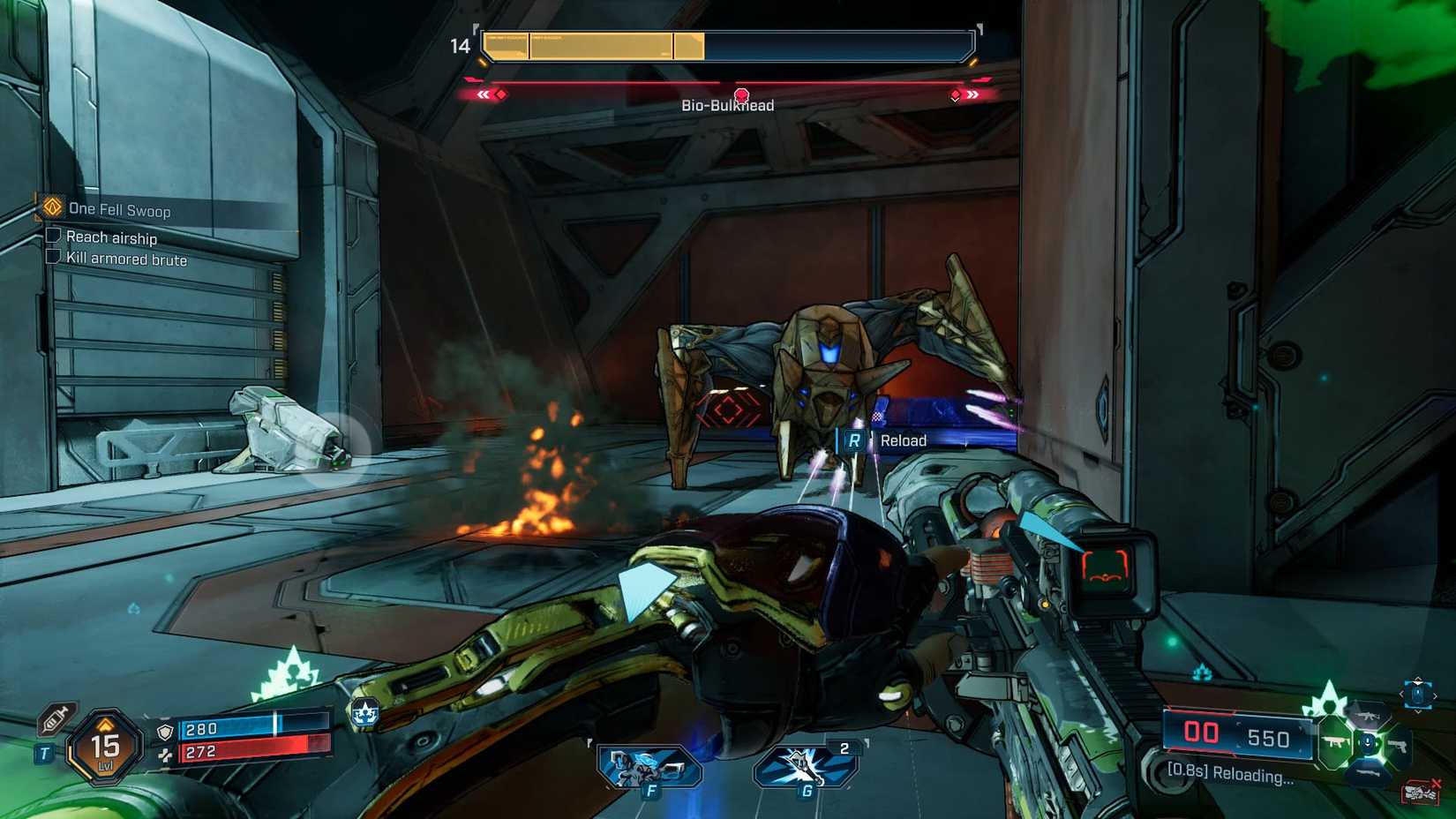This screenshot has width=1456, height=819.
Task: Open the level 15 character badge
Action: [106, 748]
